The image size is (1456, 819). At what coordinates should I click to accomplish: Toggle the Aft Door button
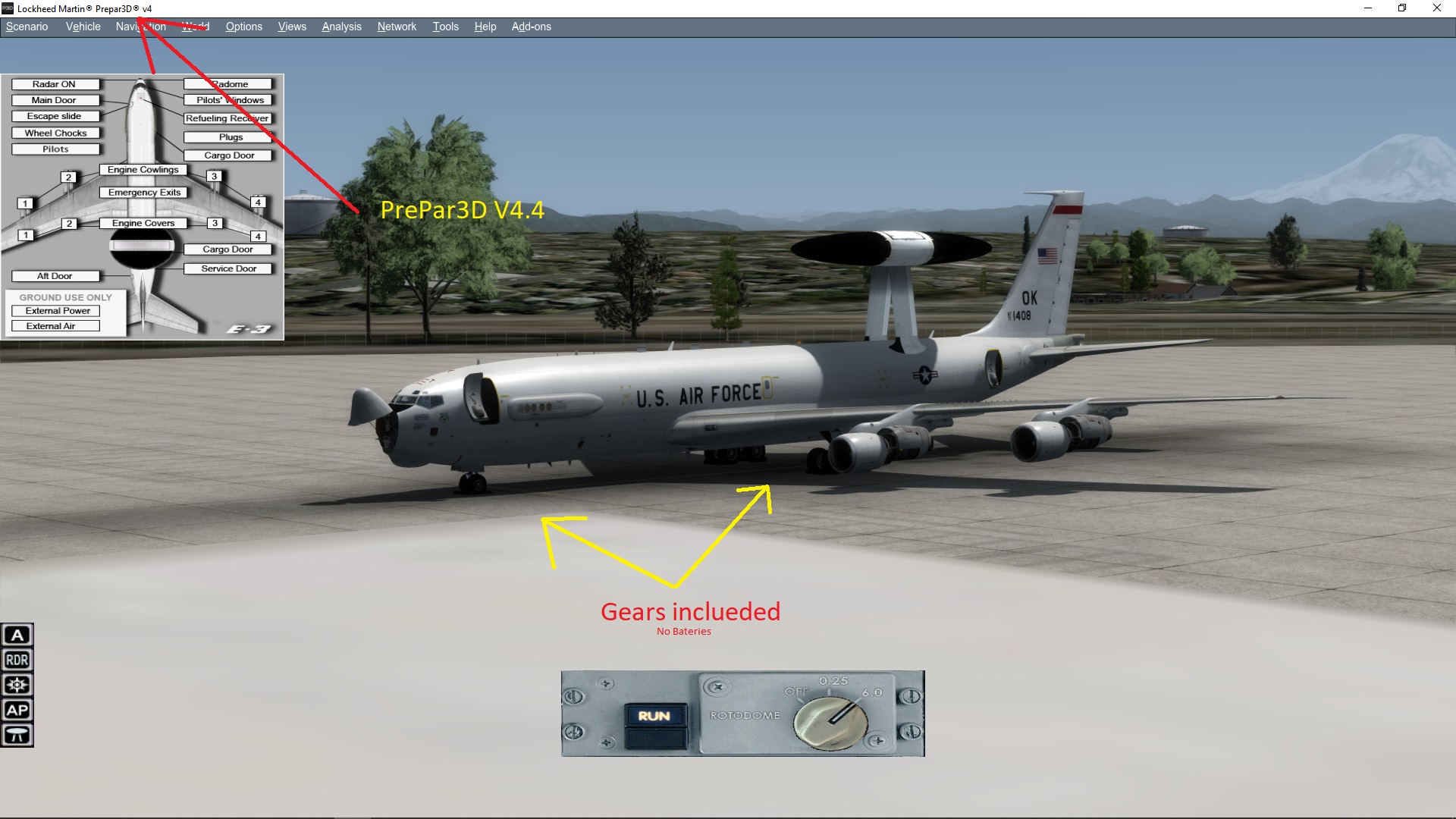[55, 276]
